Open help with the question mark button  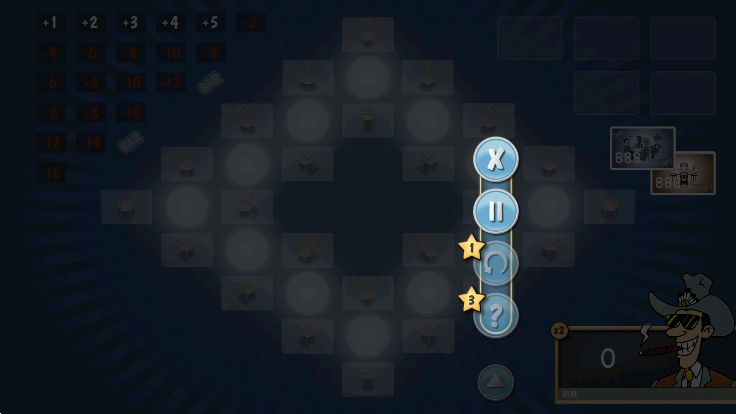(496, 315)
